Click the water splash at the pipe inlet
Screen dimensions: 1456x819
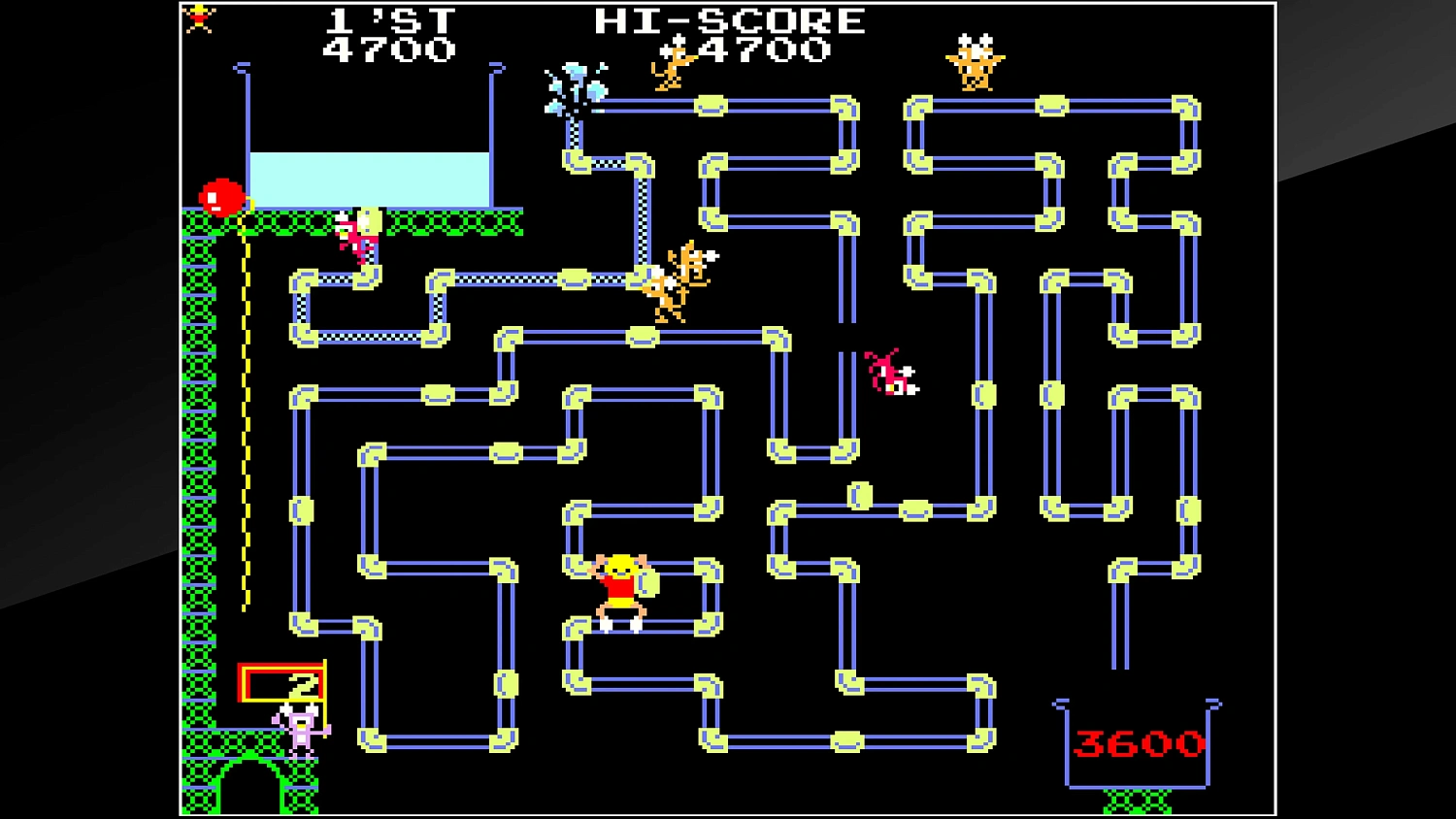coord(577,87)
